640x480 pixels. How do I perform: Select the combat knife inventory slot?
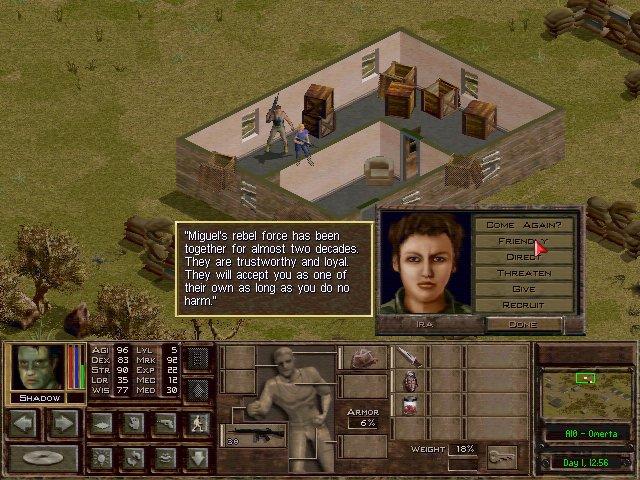(408, 357)
